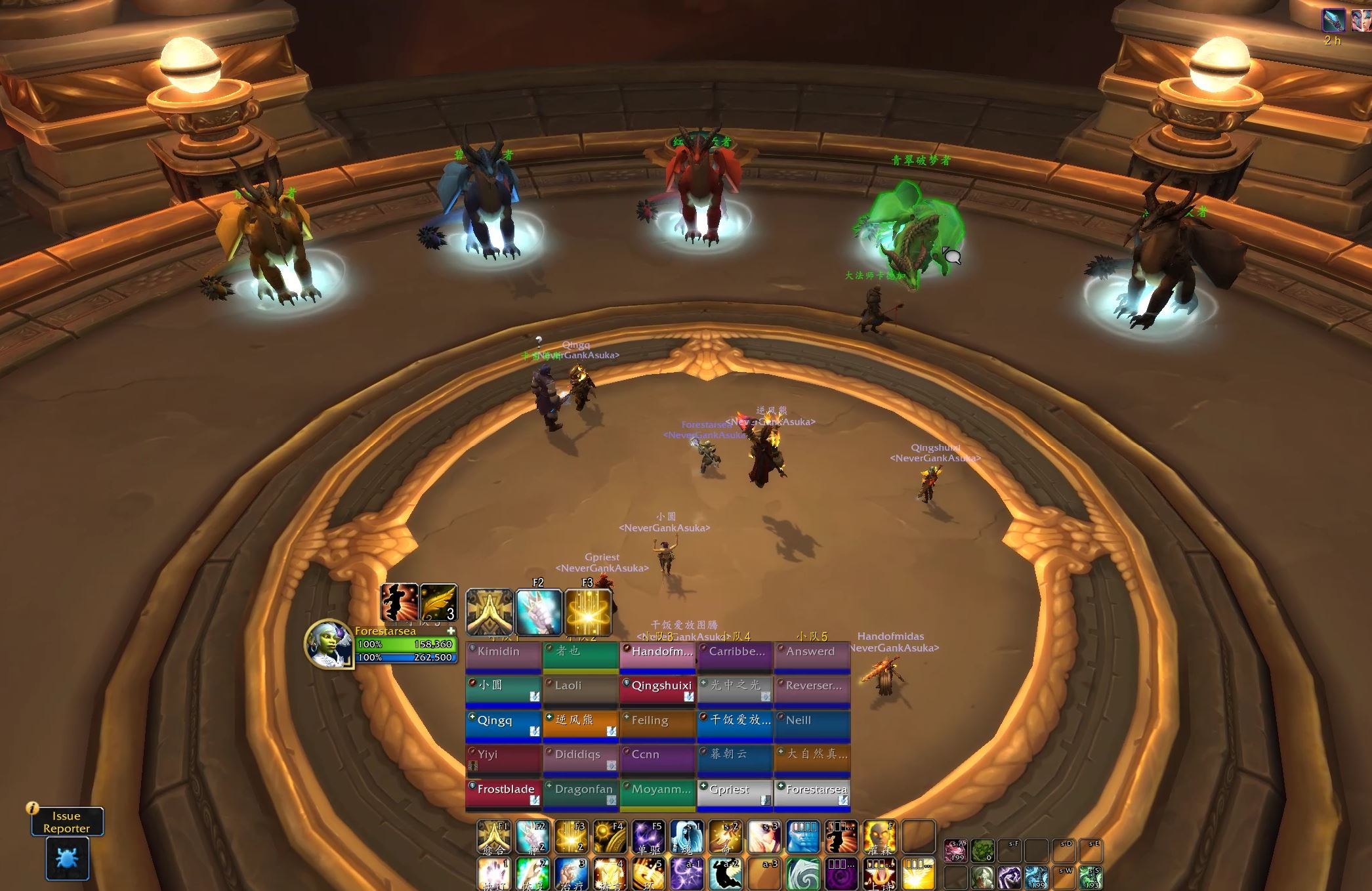Viewport: 1372px width, 891px height.
Task: Cast the angel spirit ability bound to s-1
Action: click(686, 837)
